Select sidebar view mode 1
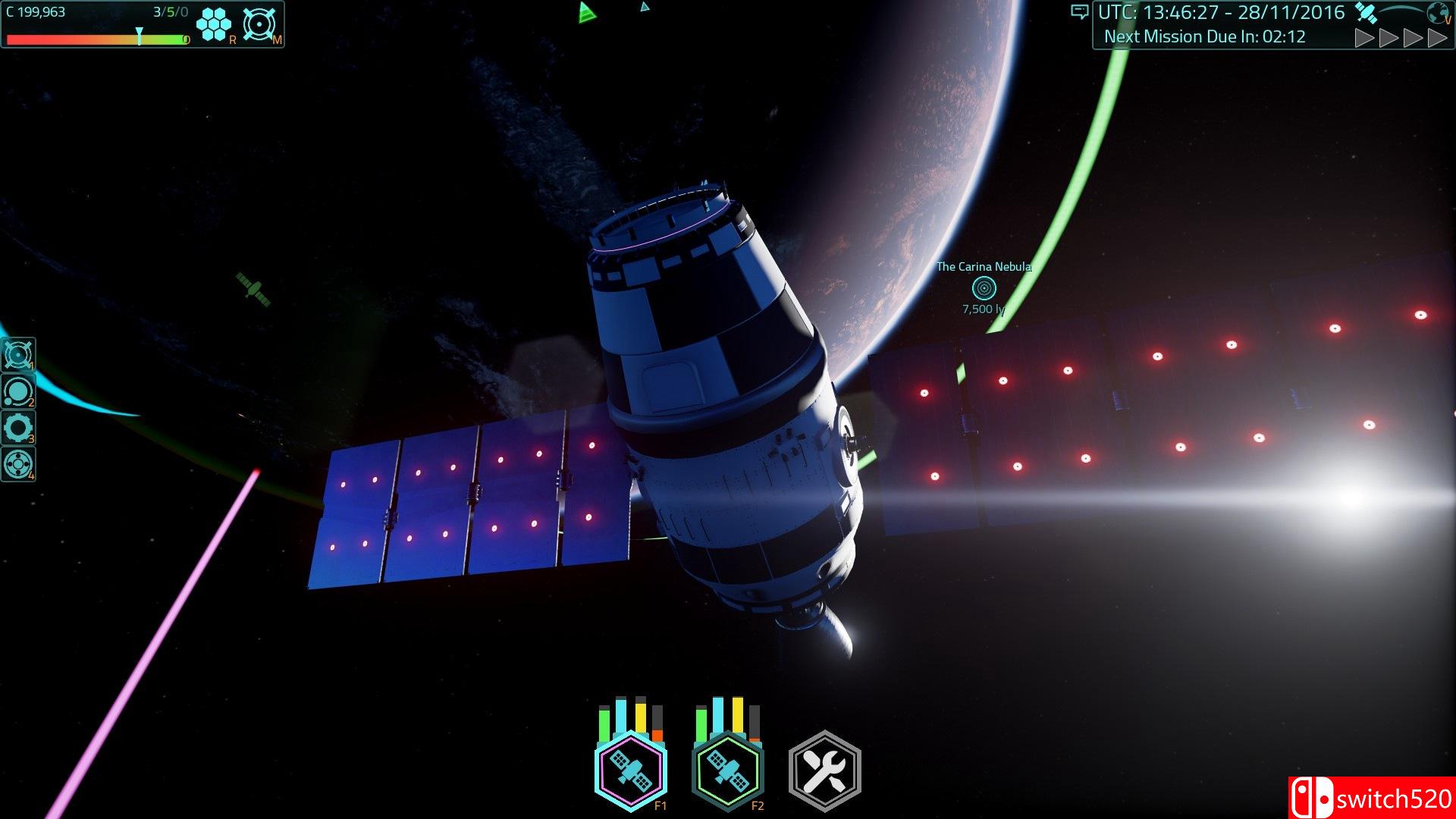 tap(19, 353)
